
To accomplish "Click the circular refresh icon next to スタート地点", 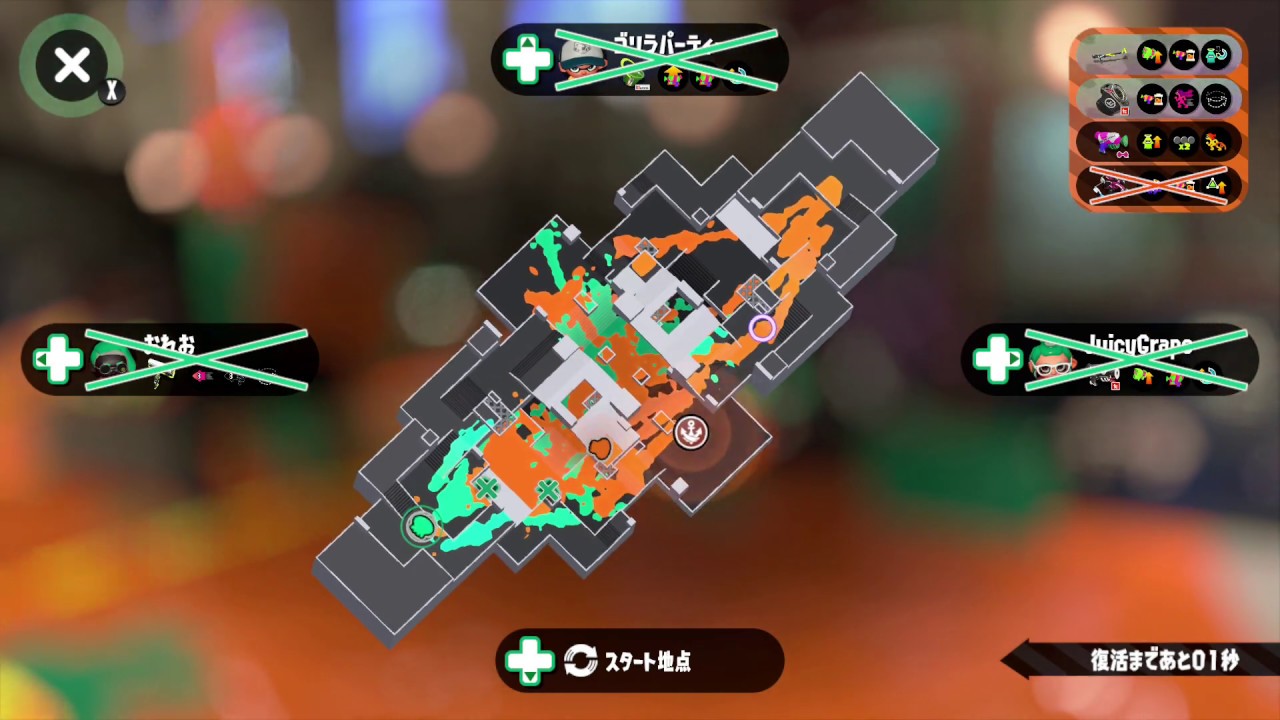I will (581, 660).
